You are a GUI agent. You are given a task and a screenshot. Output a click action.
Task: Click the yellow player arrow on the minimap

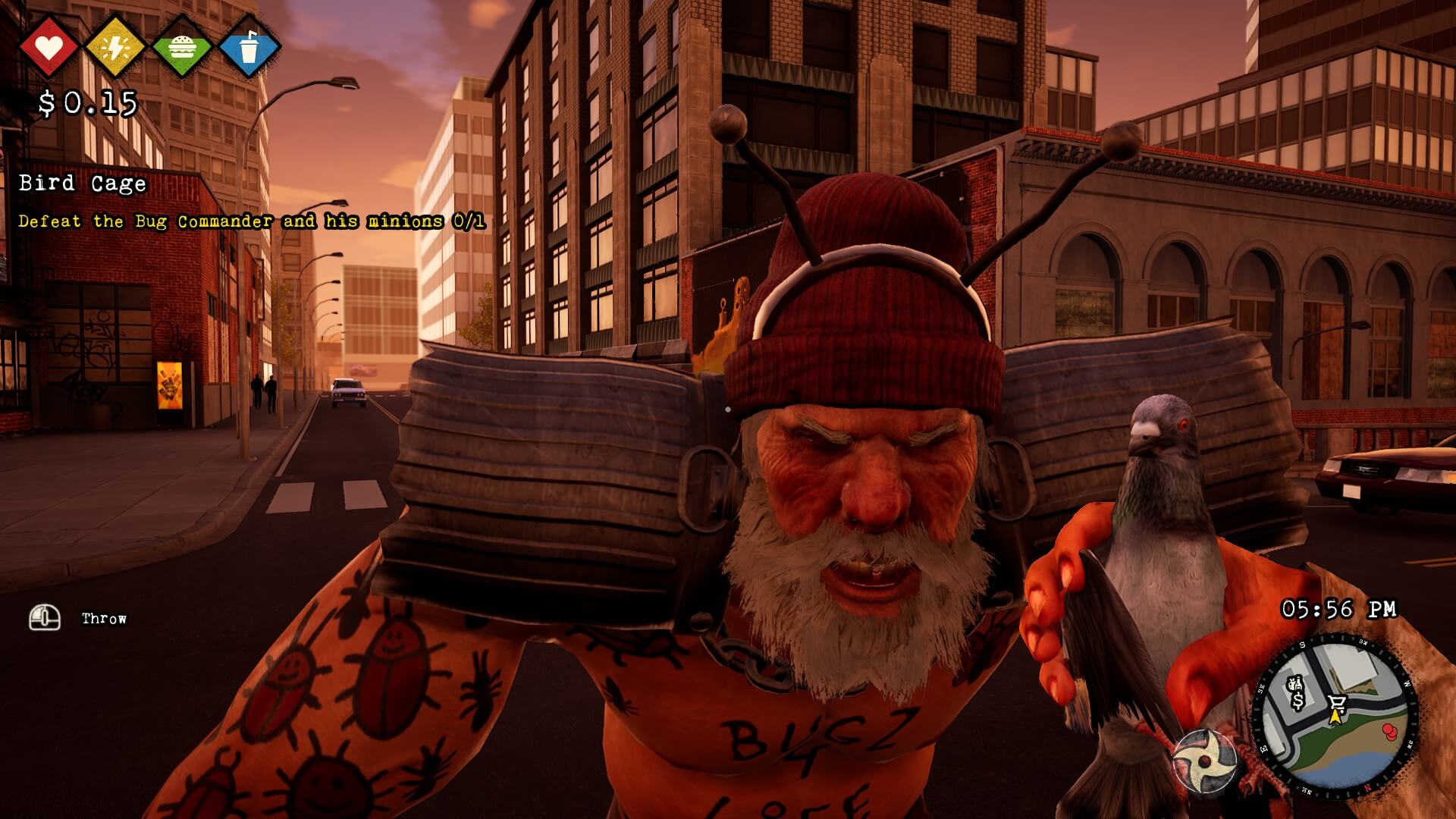tap(1335, 716)
